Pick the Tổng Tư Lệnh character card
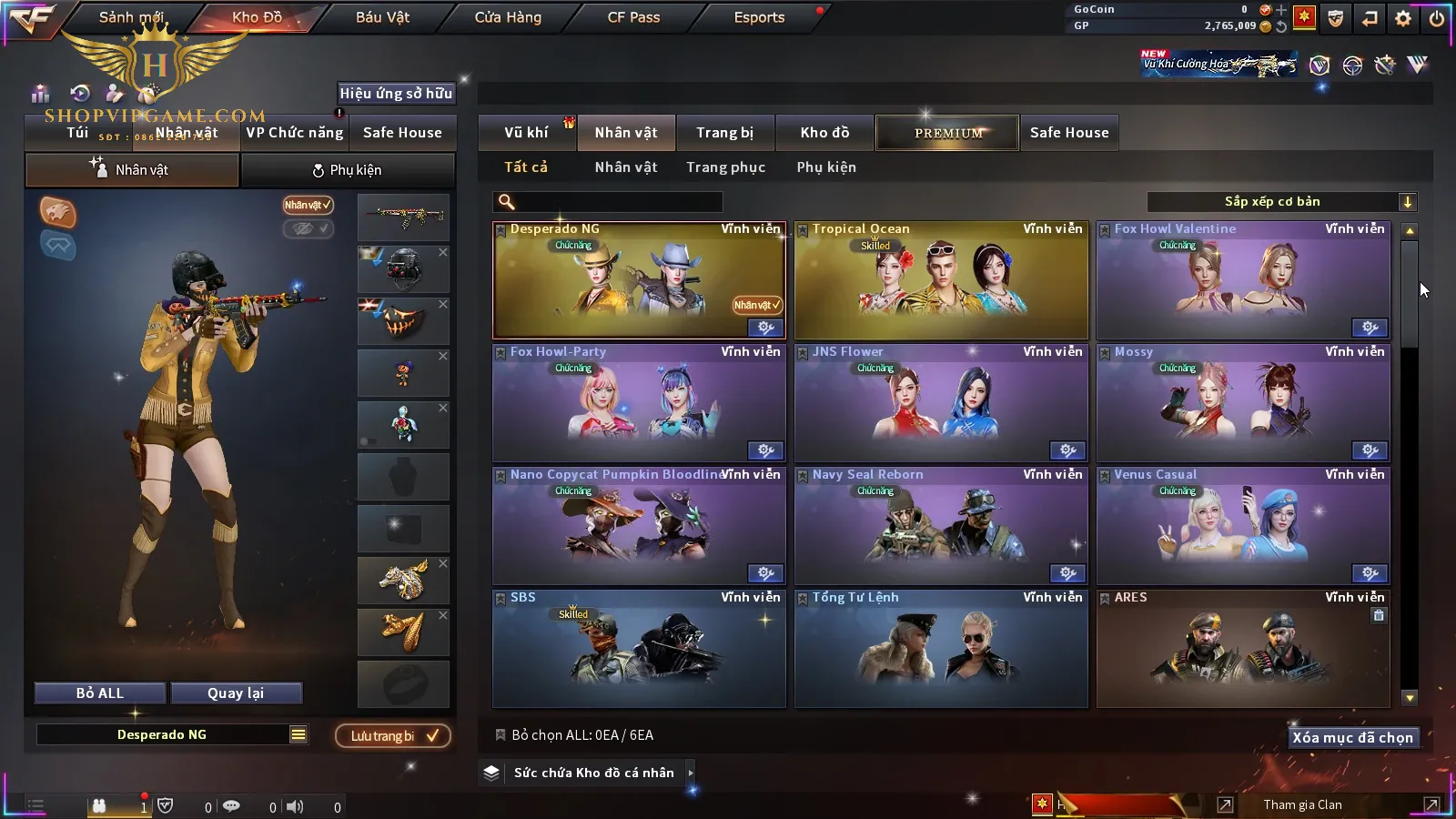 941,651
